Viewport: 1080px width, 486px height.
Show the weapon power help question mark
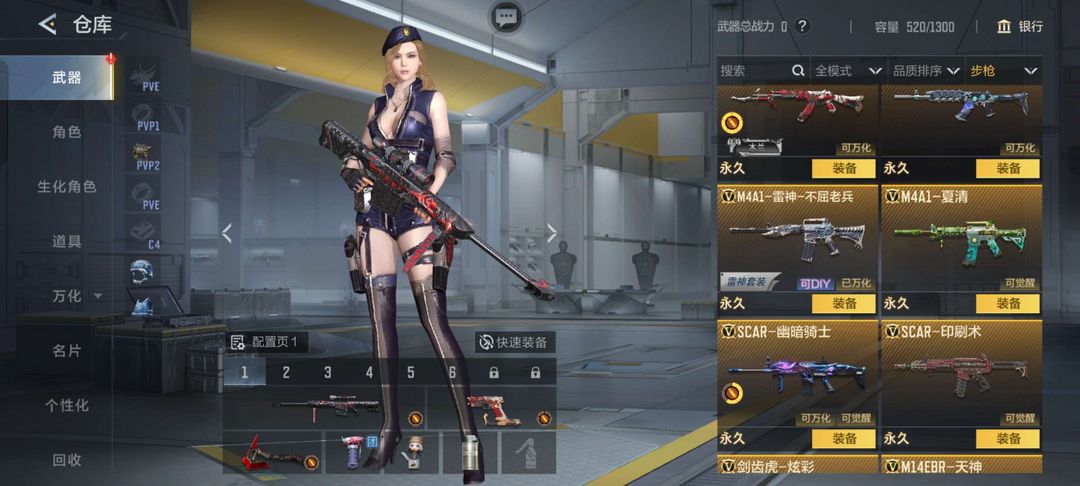coord(802,27)
